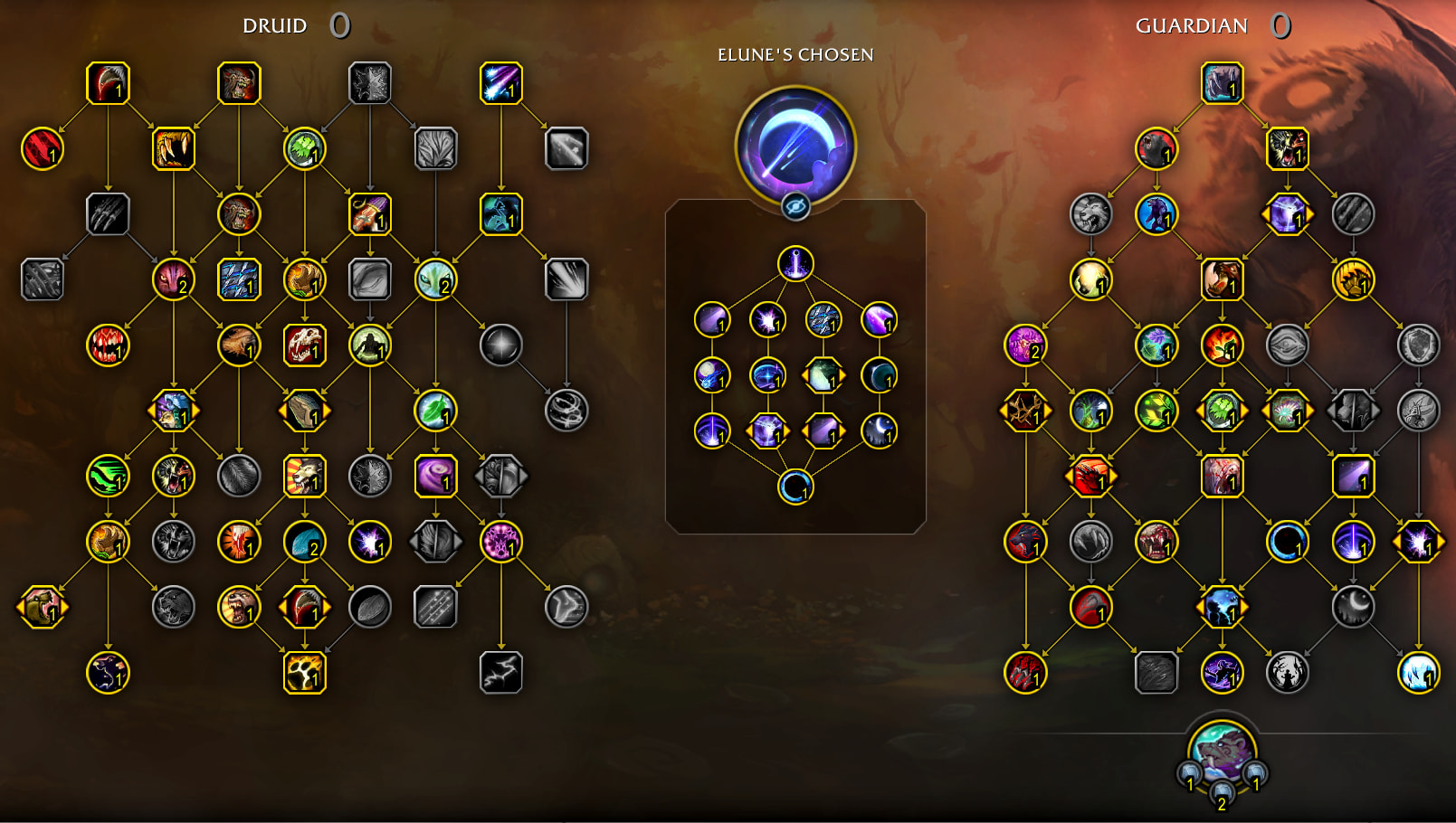The height and width of the screenshot is (823, 1456).
Task: Choose the top bear talent in Guardian tree
Action: [1222, 83]
